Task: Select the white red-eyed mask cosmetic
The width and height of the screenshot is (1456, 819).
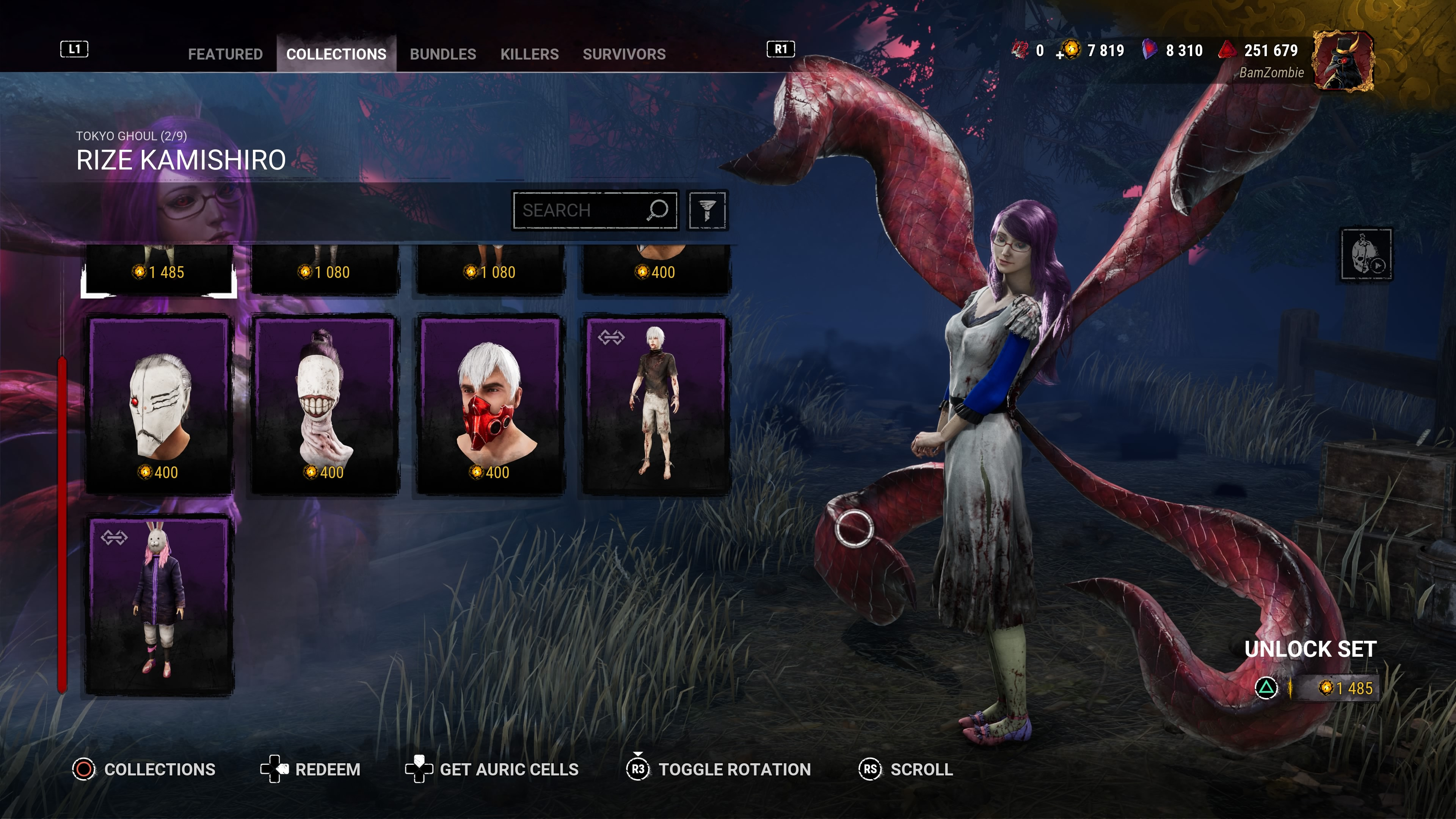Action: pyautogui.click(x=159, y=403)
